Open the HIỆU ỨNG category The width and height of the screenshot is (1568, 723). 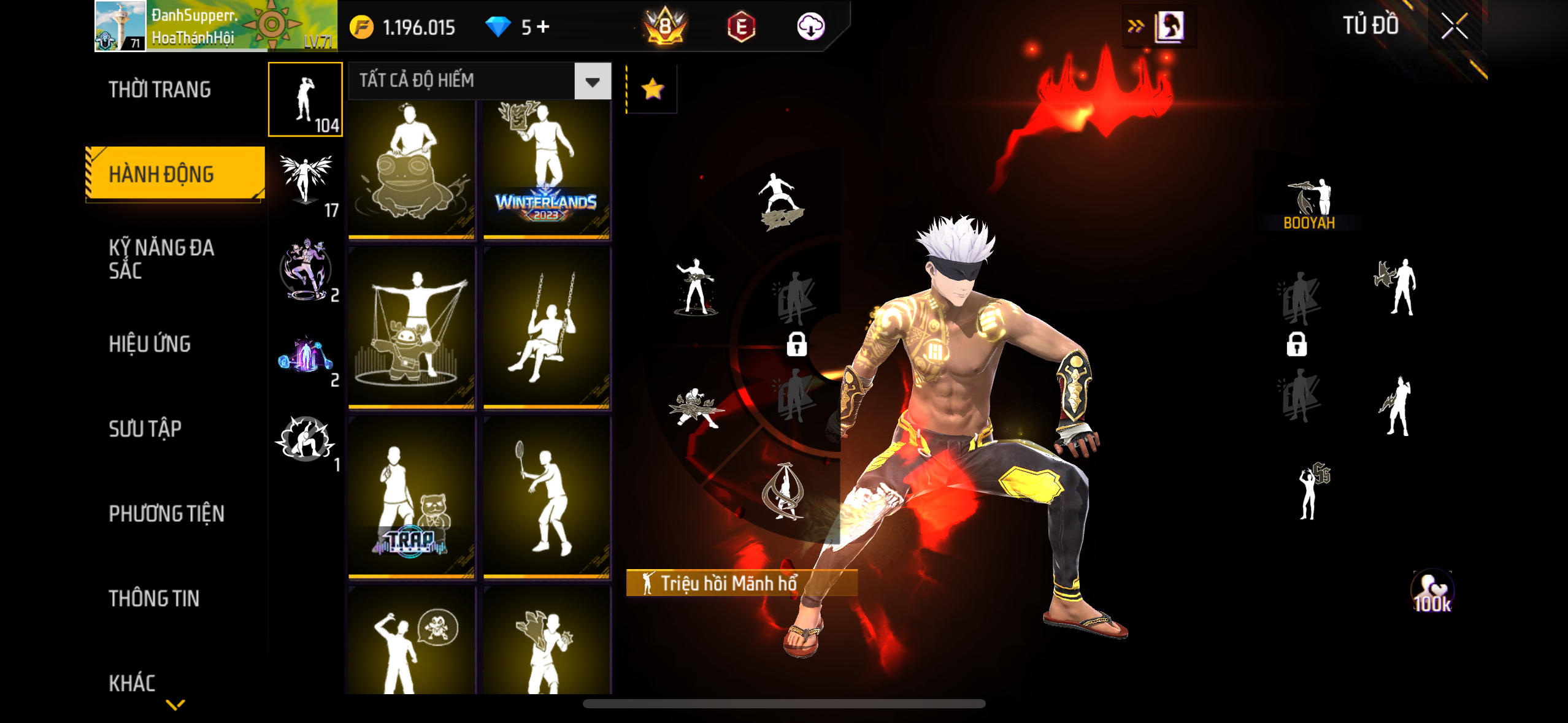150,344
